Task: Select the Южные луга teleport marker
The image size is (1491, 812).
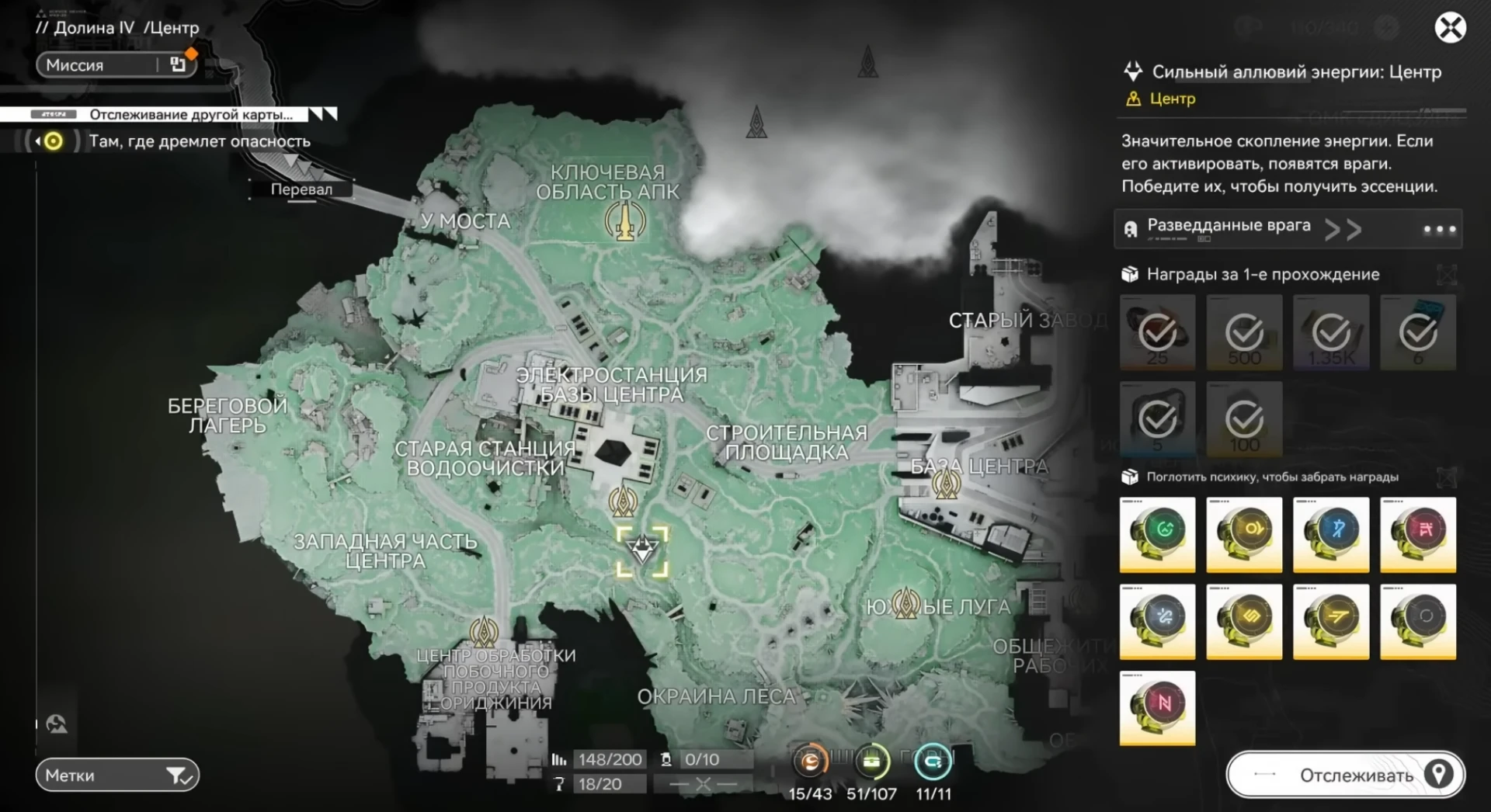Action: coord(905,602)
